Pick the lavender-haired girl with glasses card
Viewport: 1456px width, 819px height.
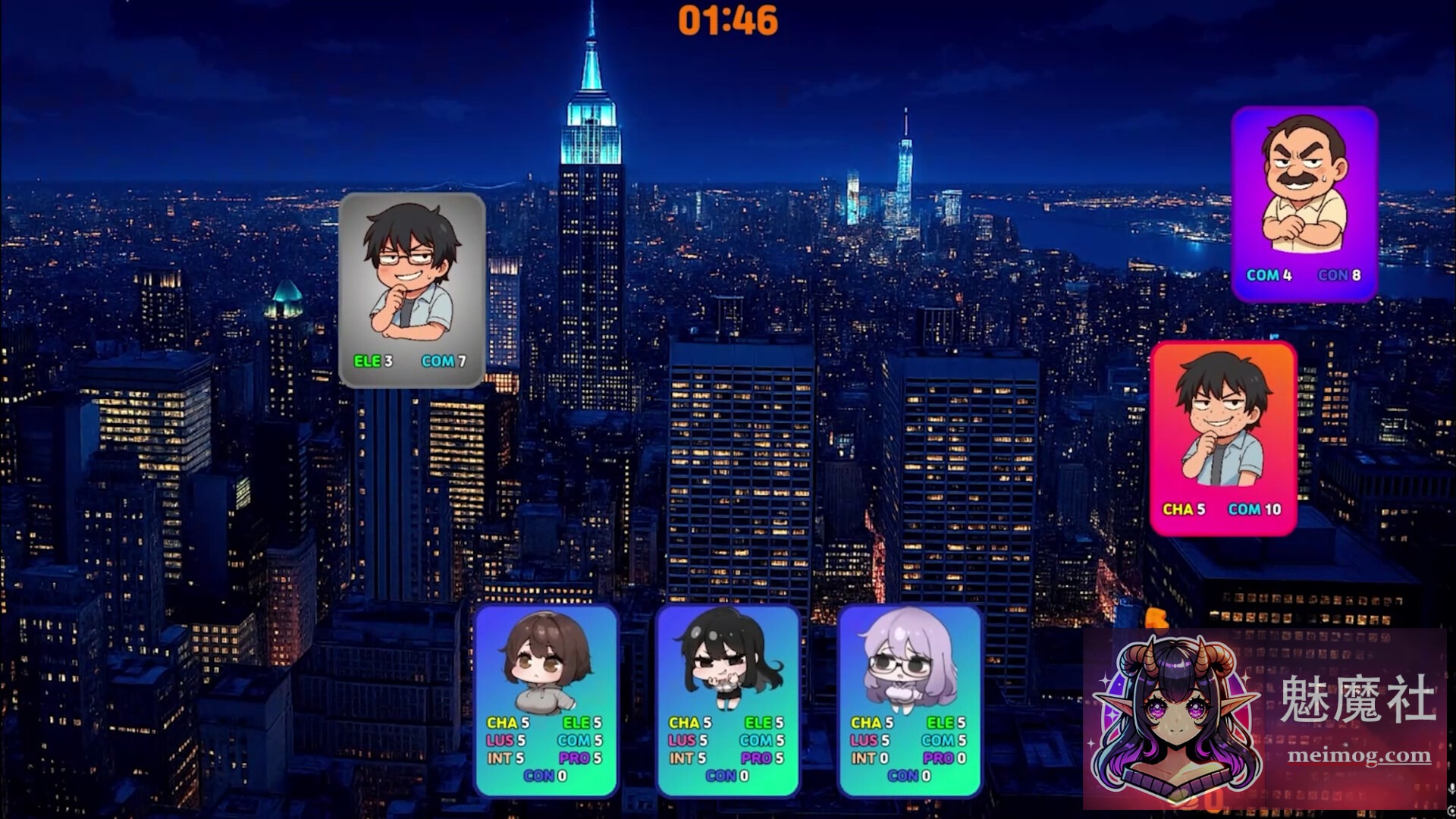[x=910, y=699]
